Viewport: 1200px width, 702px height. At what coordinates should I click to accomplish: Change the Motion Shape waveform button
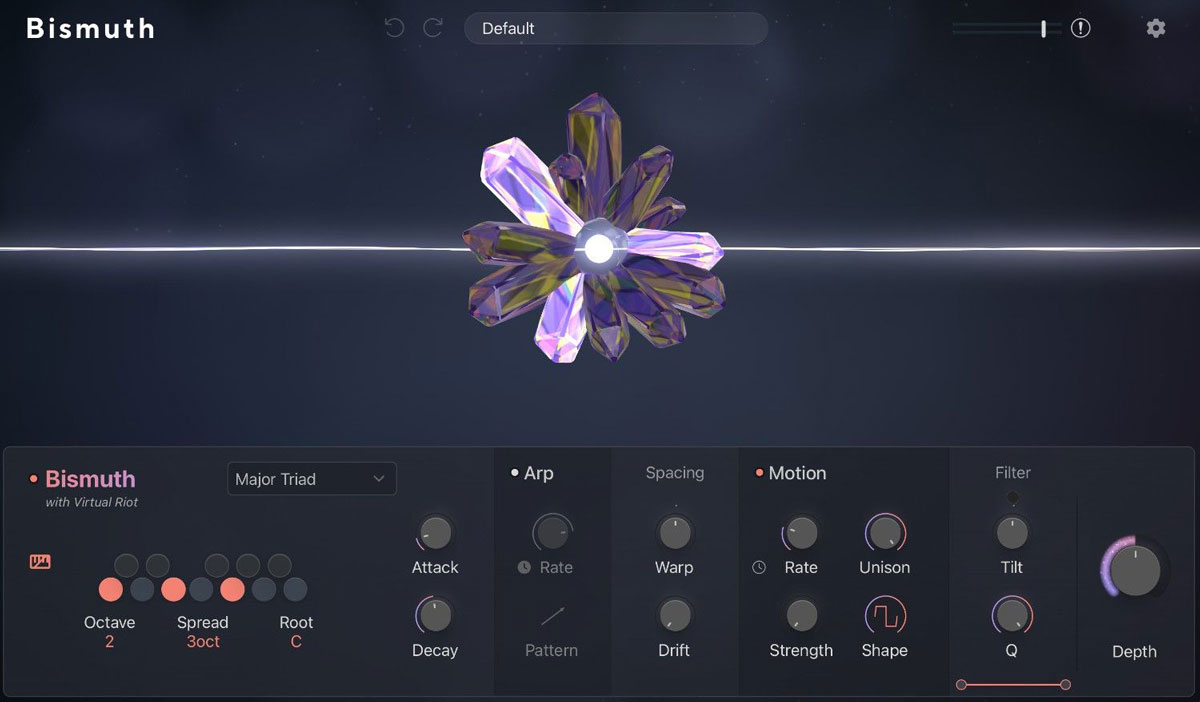[x=884, y=616]
